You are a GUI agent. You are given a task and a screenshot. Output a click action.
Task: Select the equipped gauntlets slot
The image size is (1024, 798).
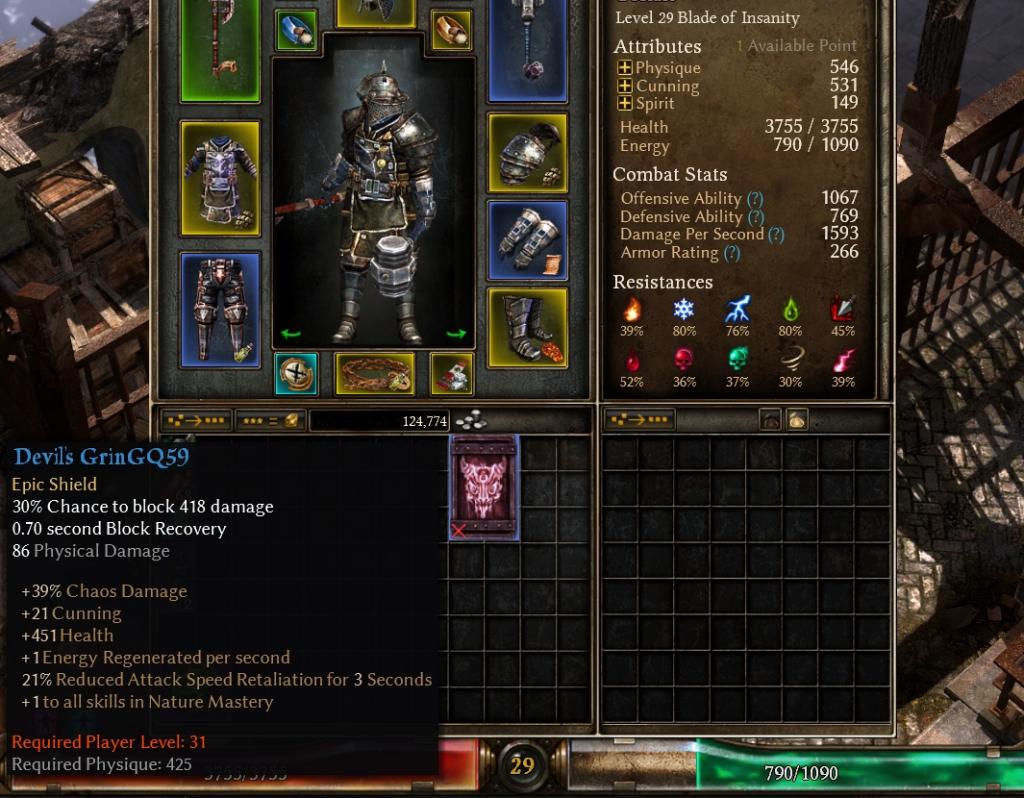pyautogui.click(x=527, y=240)
